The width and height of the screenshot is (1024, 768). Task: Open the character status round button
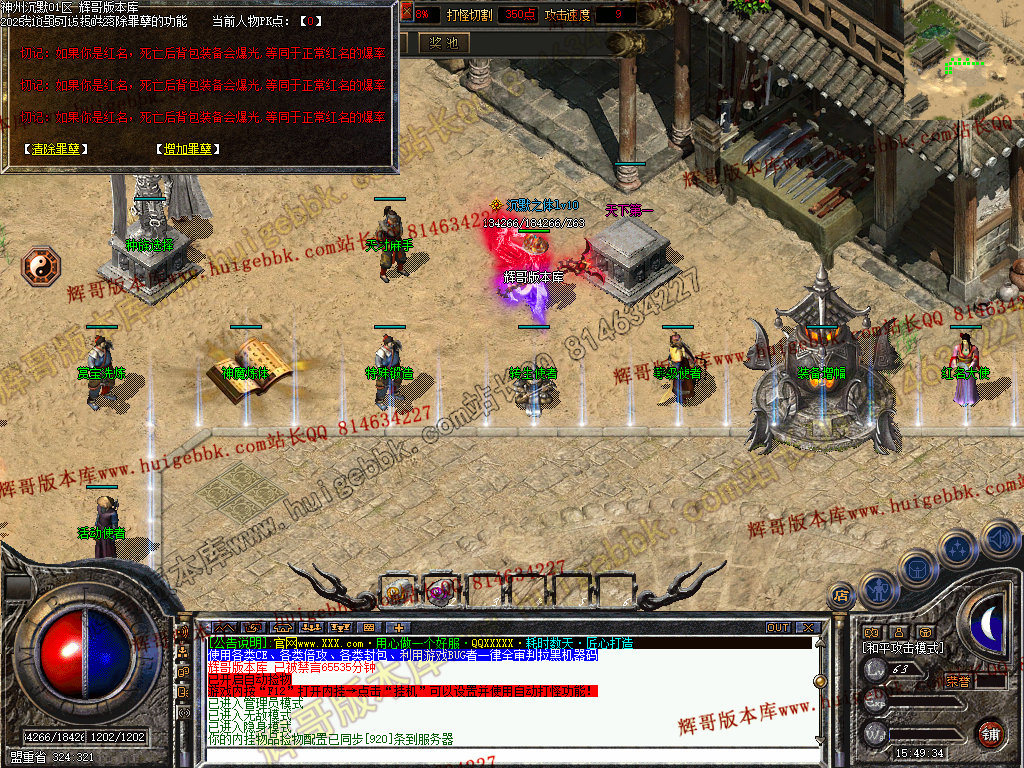pos(877,590)
